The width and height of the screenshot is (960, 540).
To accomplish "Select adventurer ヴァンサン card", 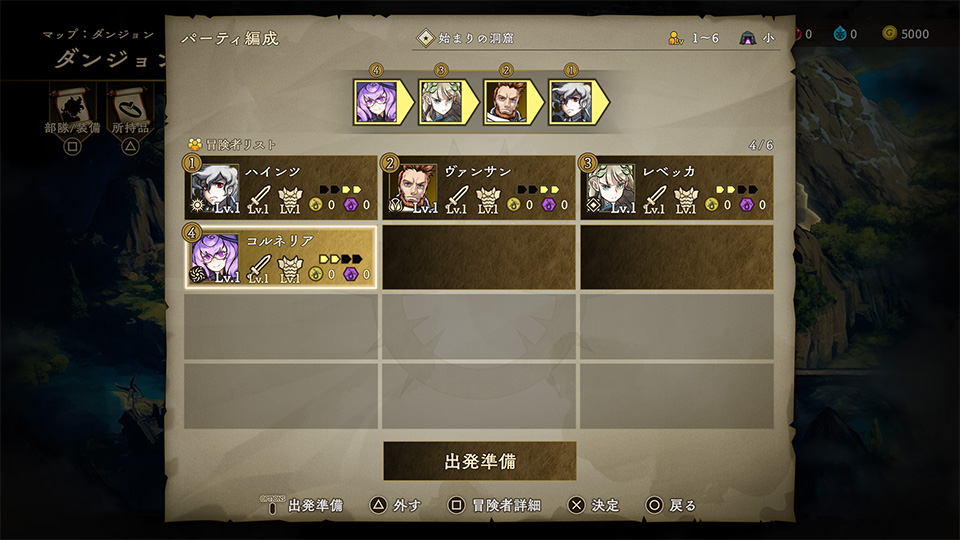I will click(x=478, y=188).
